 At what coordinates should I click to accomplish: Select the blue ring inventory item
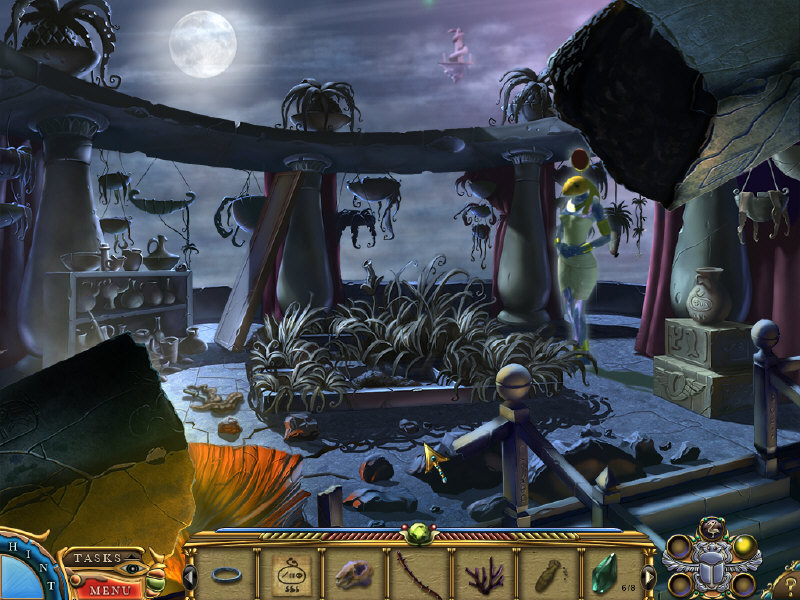pos(226,576)
